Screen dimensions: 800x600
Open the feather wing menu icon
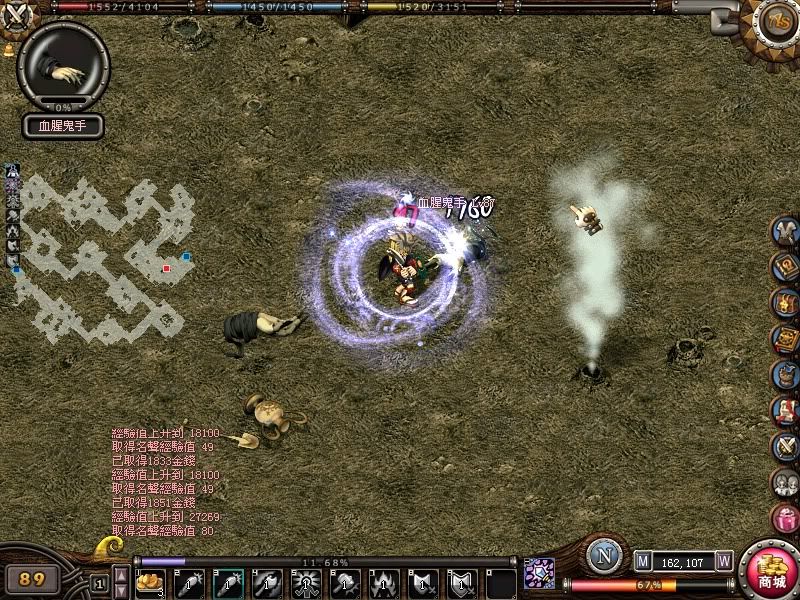pos(785,231)
